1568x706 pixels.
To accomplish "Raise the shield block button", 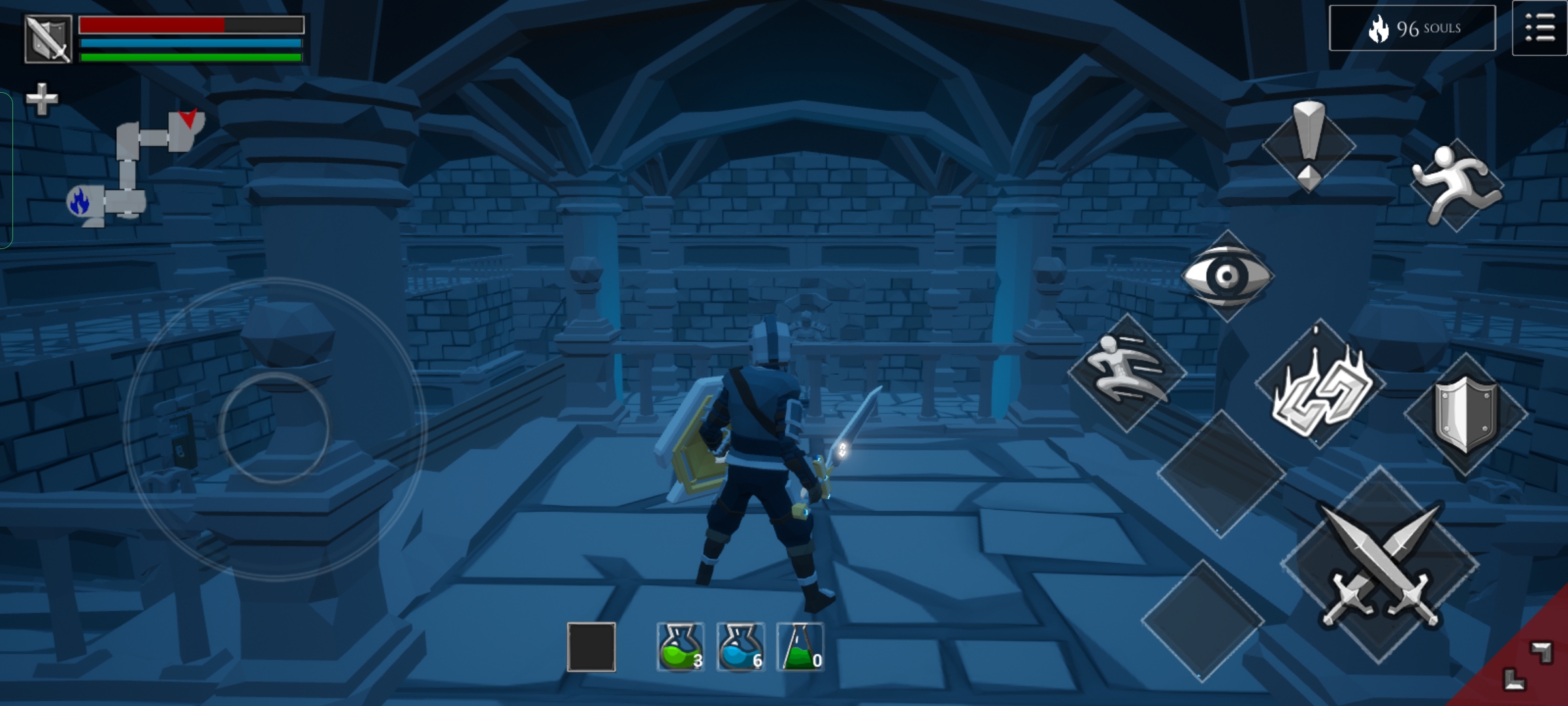I will point(1465,414).
